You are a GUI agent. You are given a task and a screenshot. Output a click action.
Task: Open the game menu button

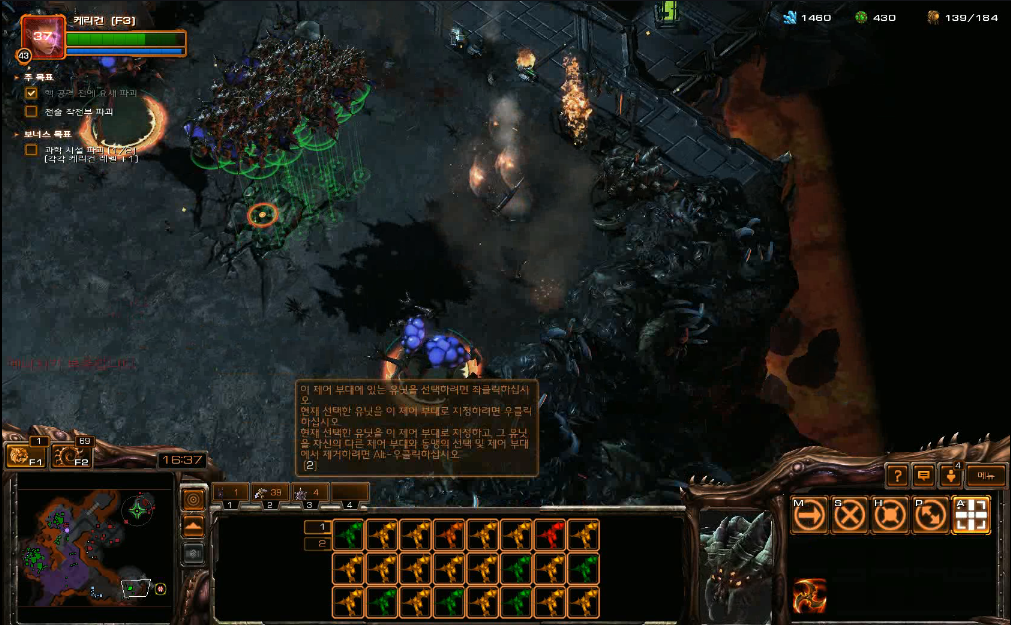(x=985, y=476)
